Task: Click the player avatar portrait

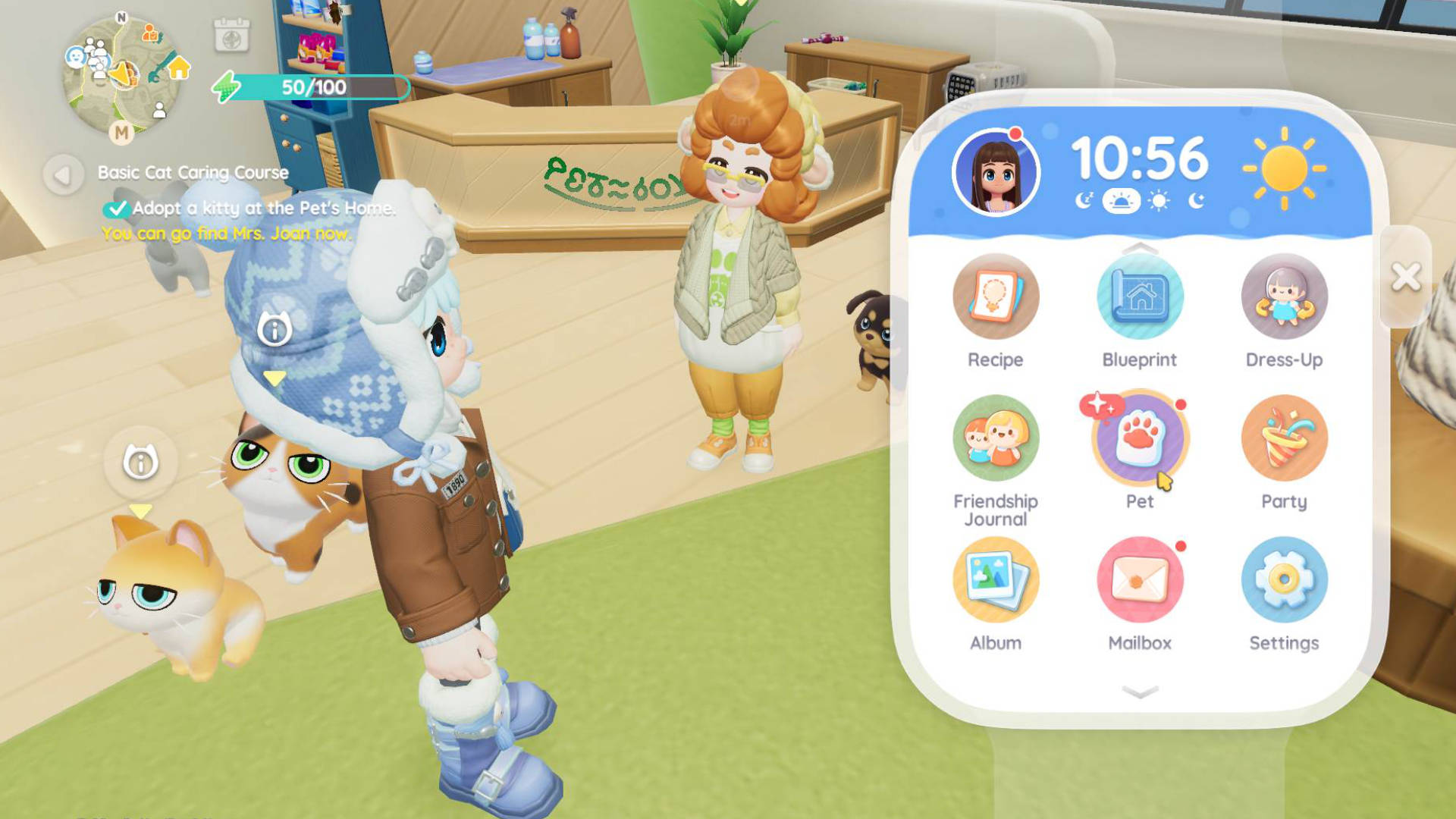Action: tap(996, 173)
